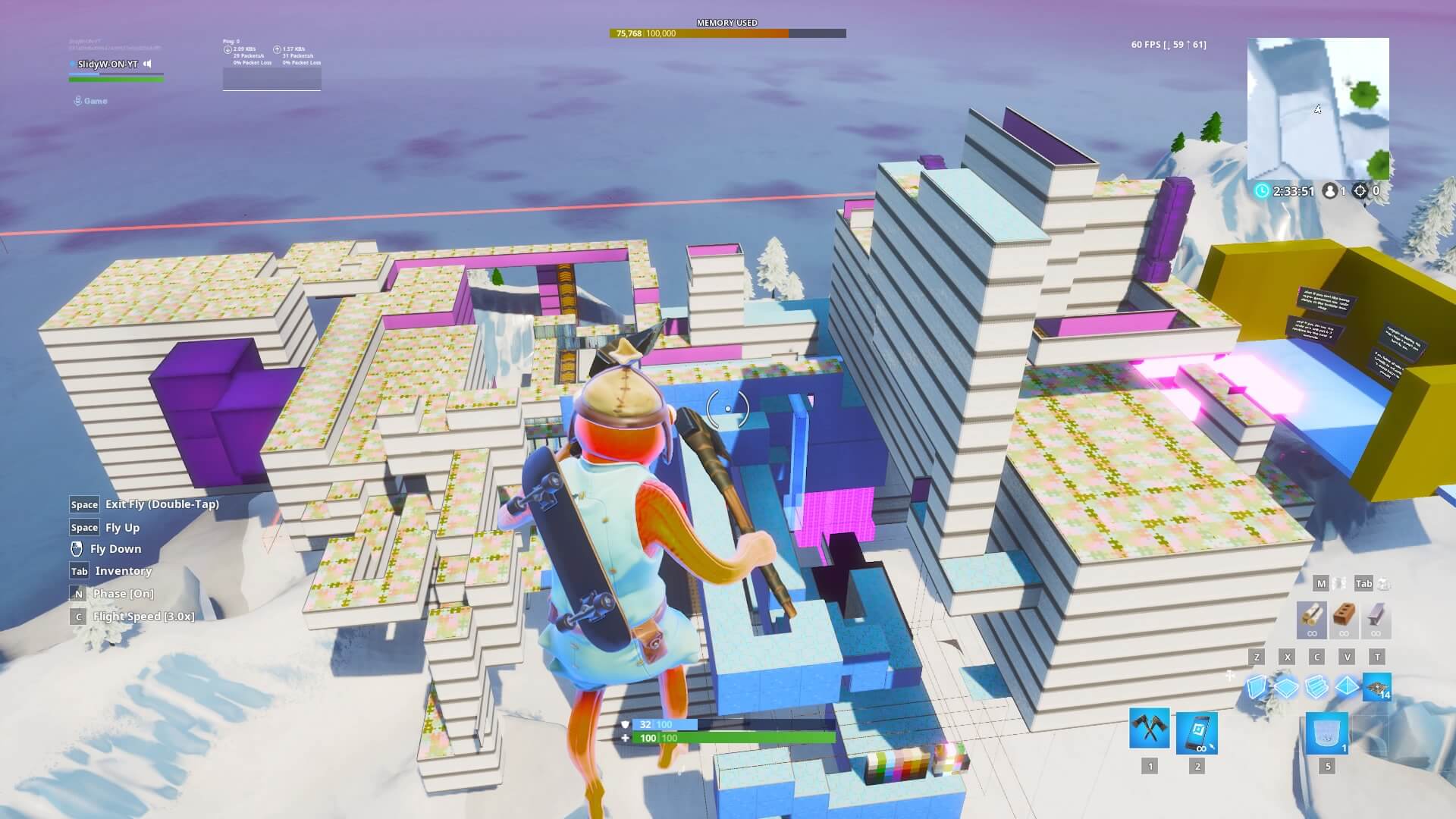Select the pyramid roof build piece icon

pyautogui.click(x=1346, y=686)
